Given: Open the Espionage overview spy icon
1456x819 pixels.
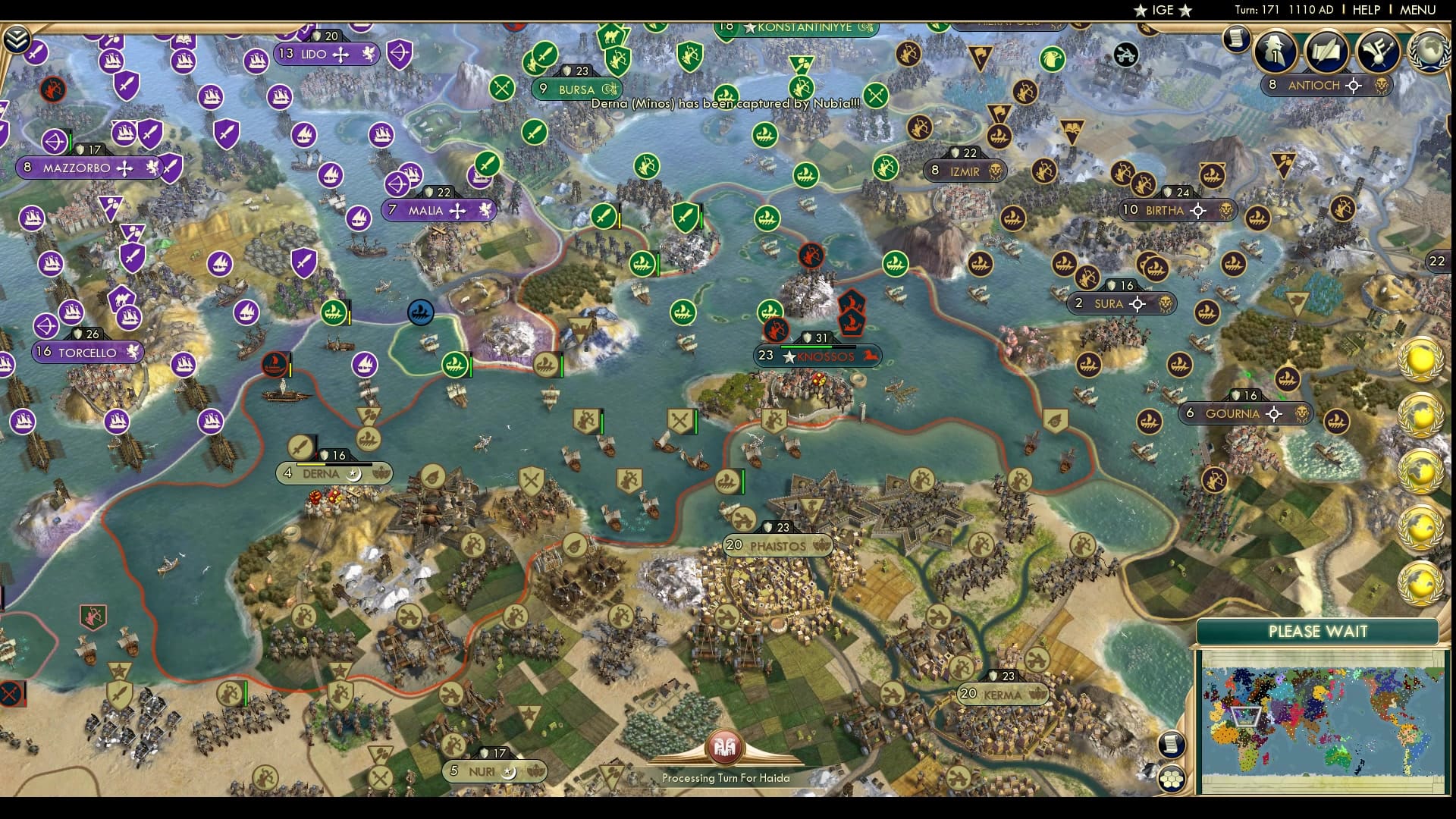Looking at the screenshot, I should click(x=1276, y=52).
